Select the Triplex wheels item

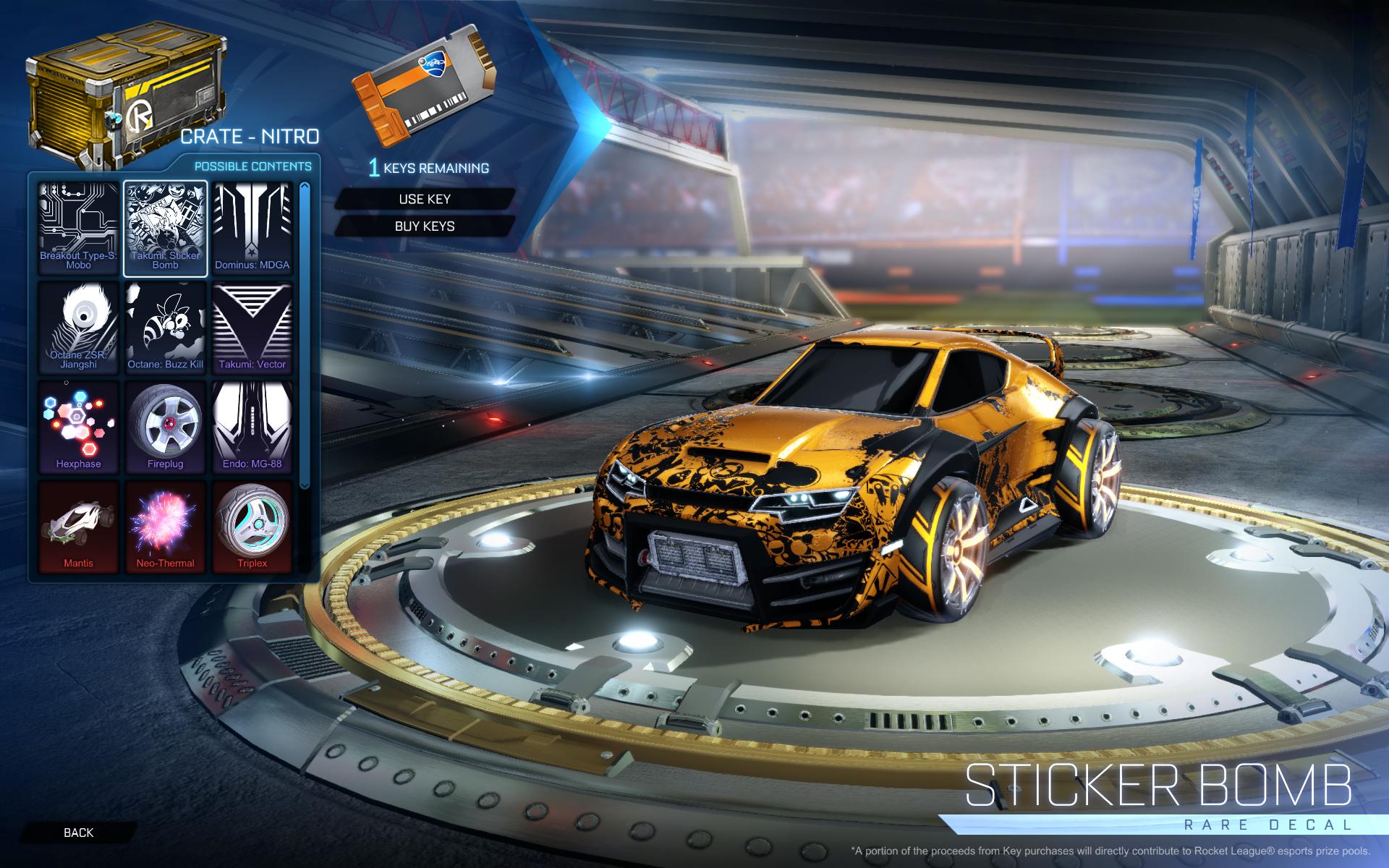(253, 526)
